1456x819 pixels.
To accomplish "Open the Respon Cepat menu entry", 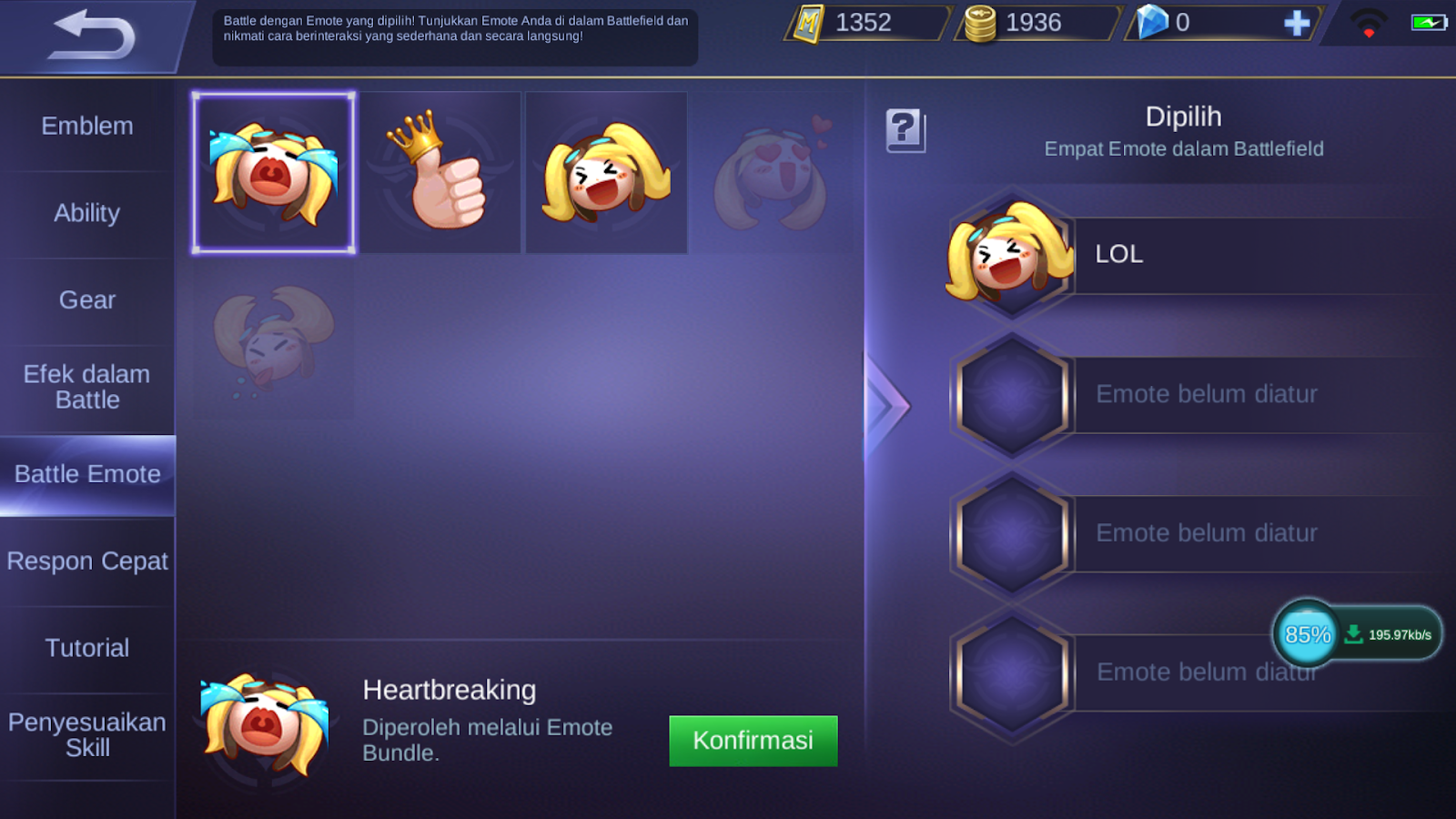I will tap(87, 561).
